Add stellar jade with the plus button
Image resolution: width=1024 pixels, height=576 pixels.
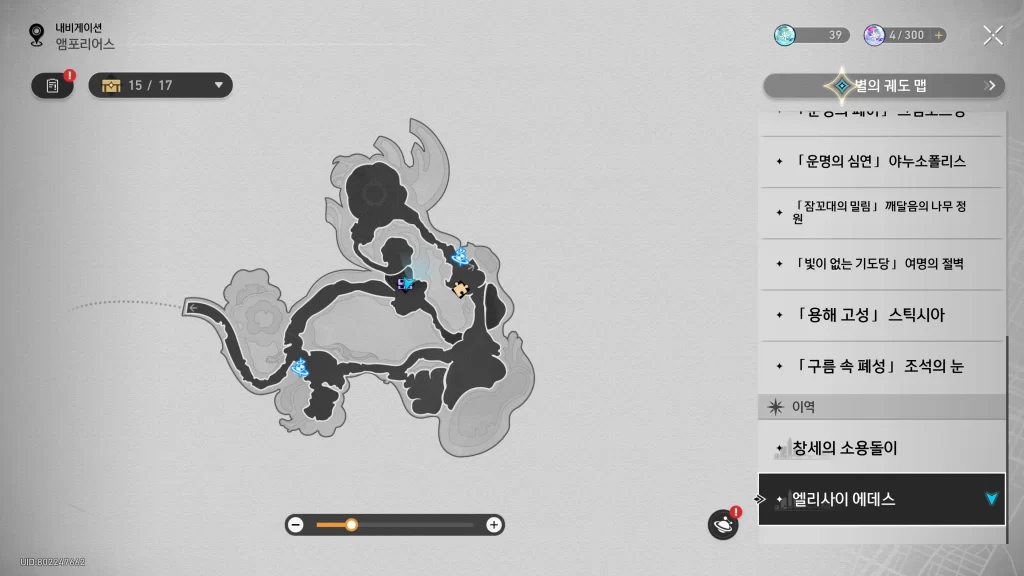(x=938, y=35)
